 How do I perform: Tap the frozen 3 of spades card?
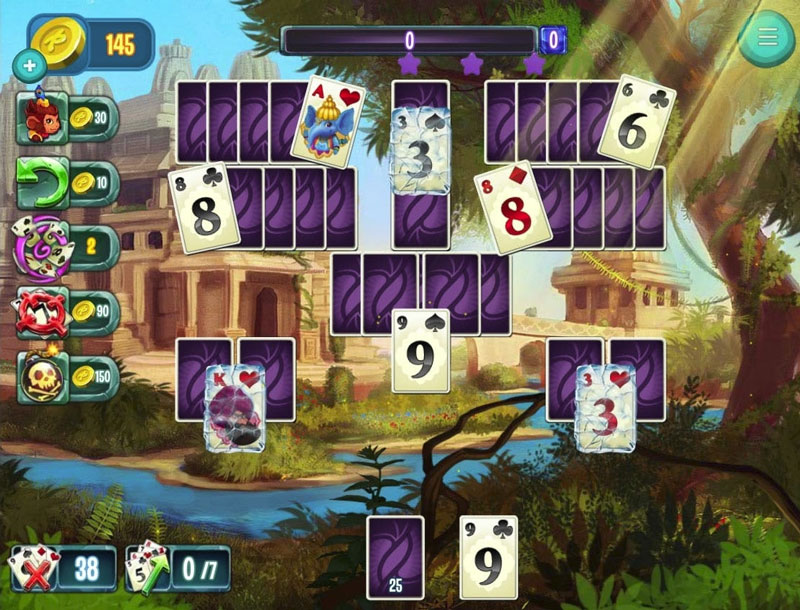421,150
